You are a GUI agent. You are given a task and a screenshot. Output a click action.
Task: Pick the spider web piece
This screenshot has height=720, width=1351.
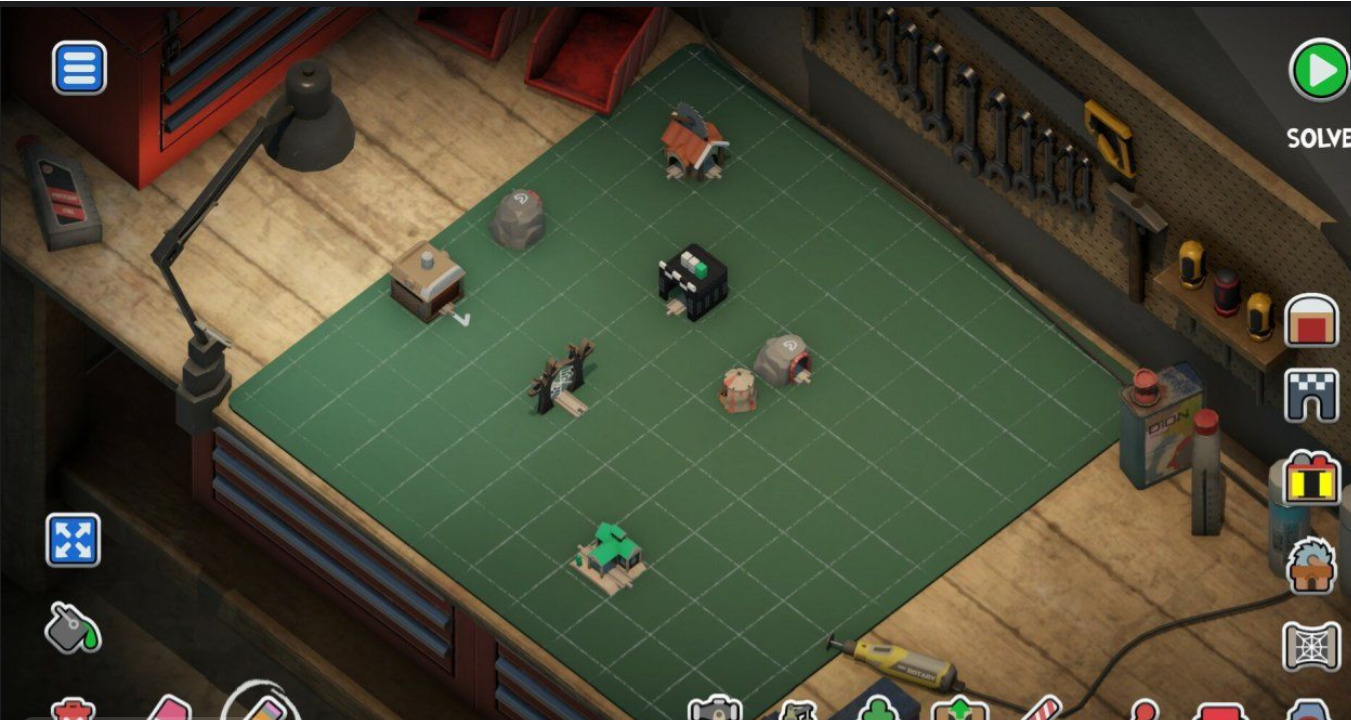[x=1311, y=646]
